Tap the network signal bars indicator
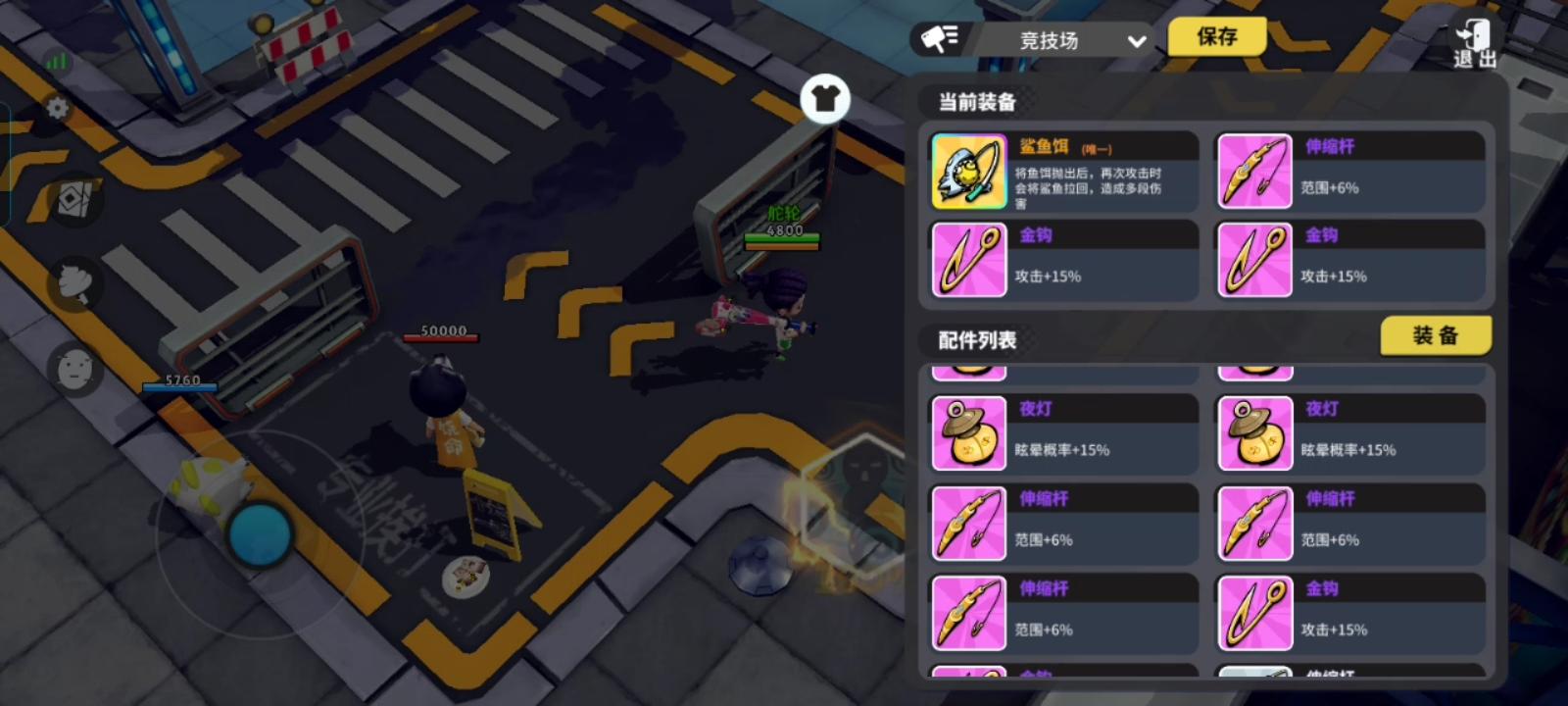The width and height of the screenshot is (1568, 706). tap(55, 59)
